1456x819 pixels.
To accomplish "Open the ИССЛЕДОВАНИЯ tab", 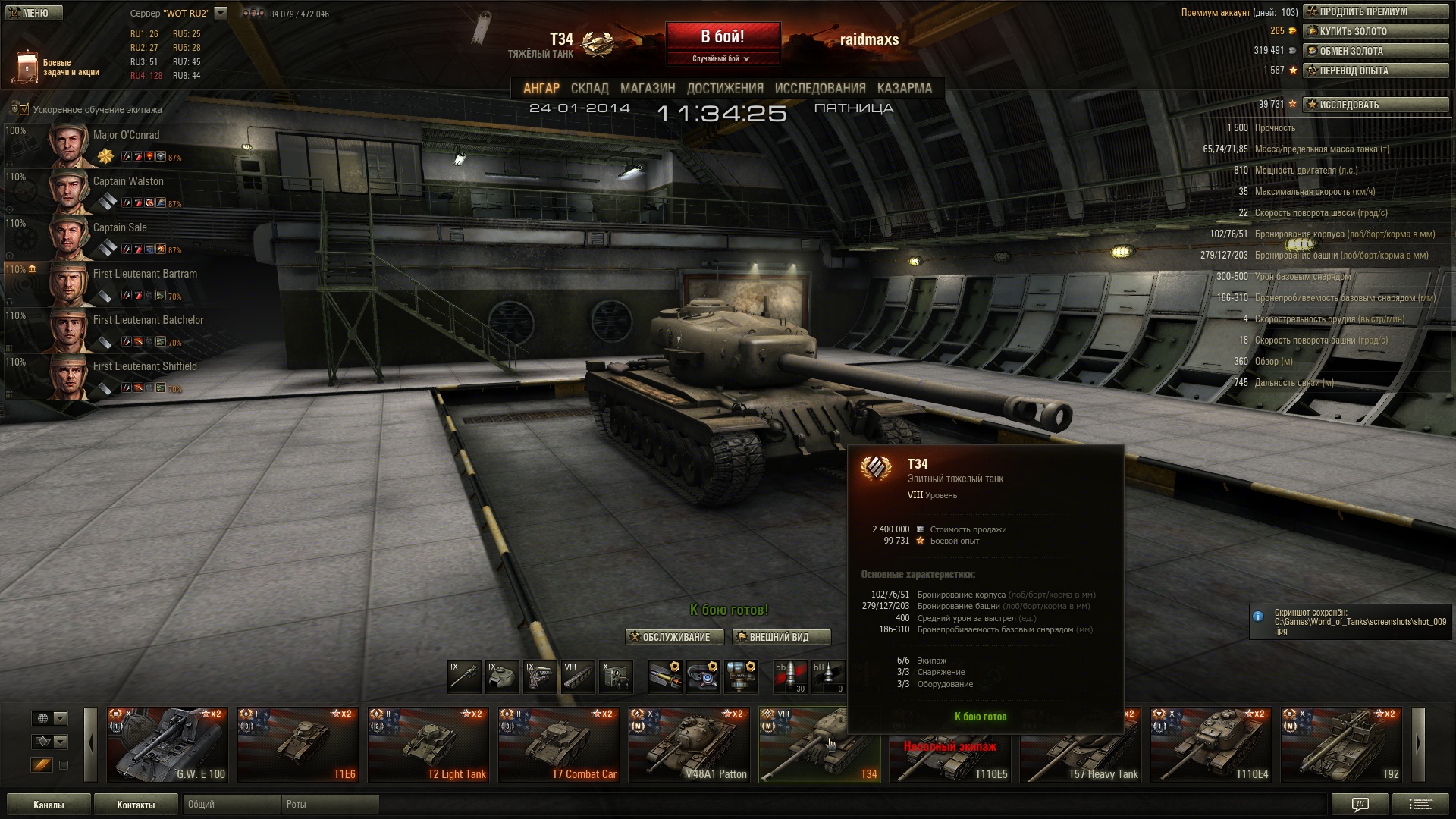I will click(x=820, y=89).
